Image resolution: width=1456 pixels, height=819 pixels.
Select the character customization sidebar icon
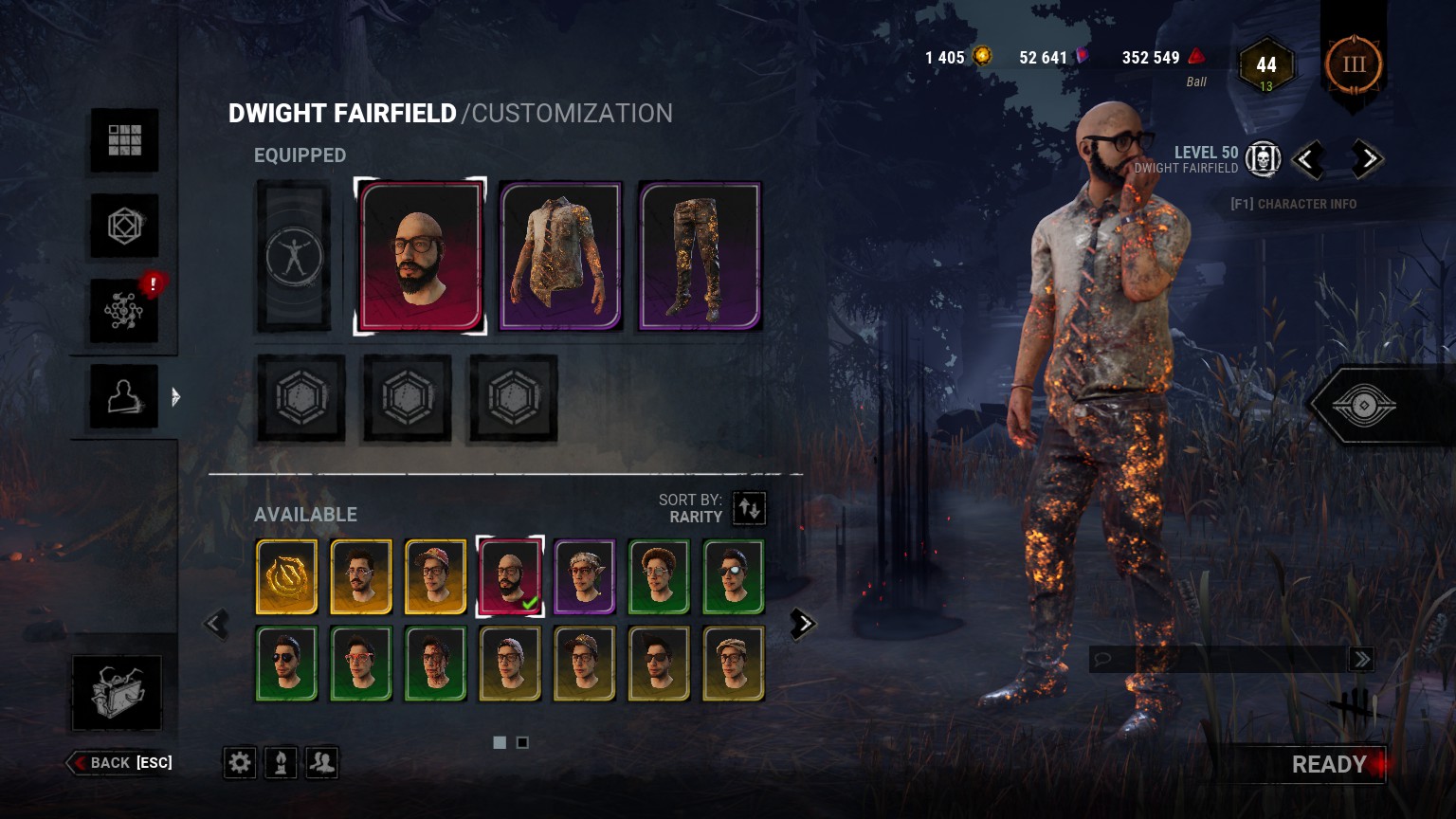(x=123, y=395)
